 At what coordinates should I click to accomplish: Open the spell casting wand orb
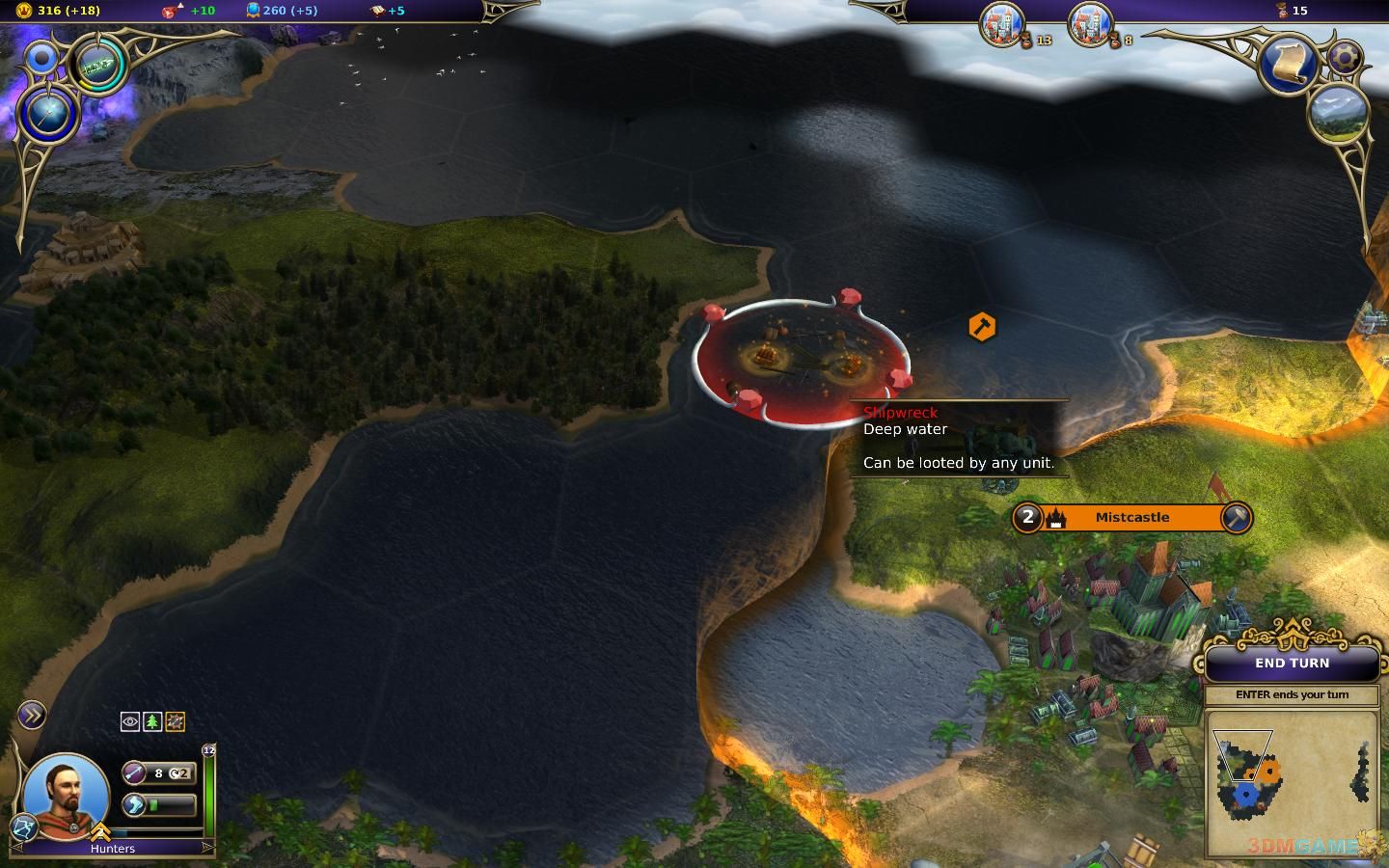click(50, 114)
